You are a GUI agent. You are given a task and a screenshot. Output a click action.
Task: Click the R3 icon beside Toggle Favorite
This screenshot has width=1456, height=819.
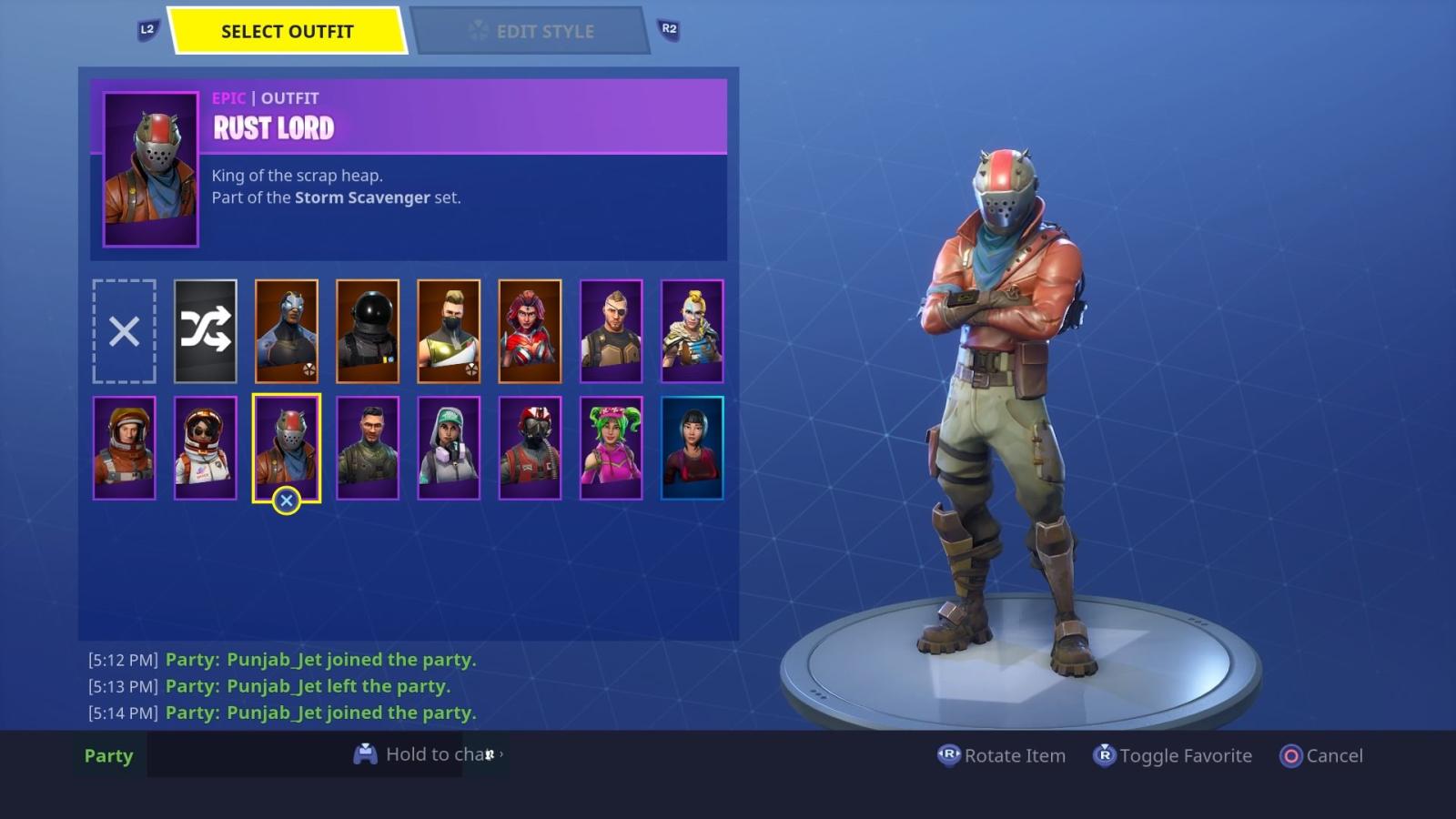click(1104, 755)
